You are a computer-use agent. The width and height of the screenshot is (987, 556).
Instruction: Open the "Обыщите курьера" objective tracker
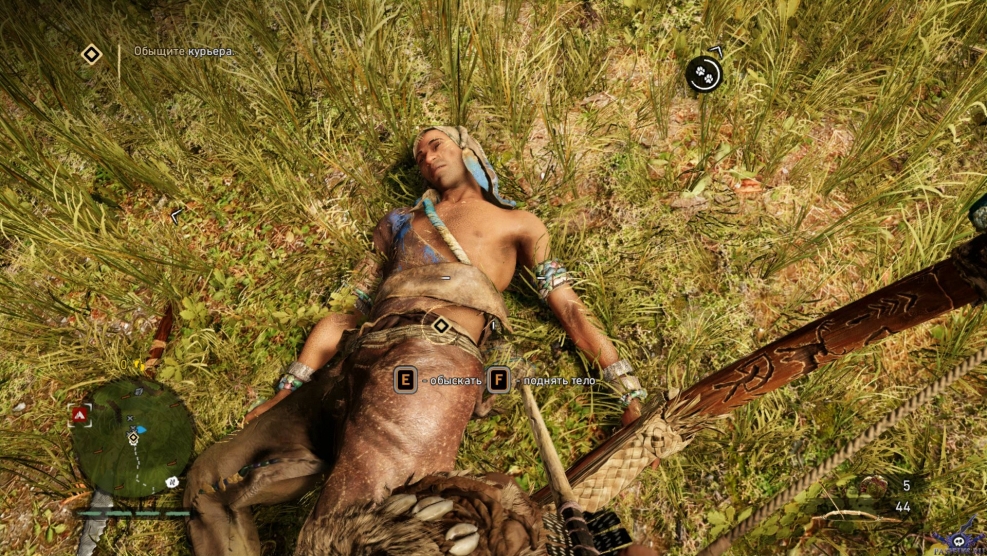tap(184, 51)
